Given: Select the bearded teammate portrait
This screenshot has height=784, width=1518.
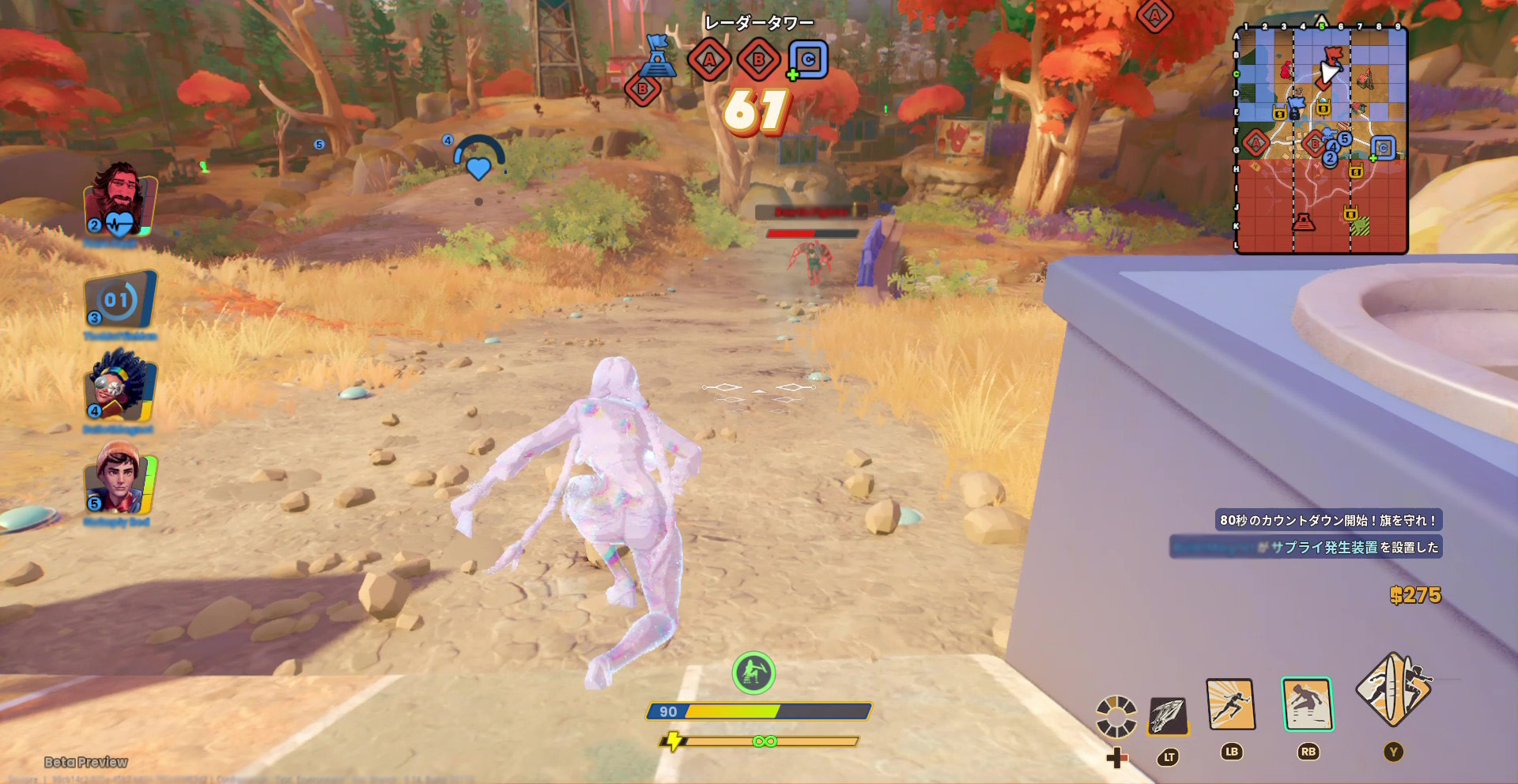Looking at the screenshot, I should pyautogui.click(x=120, y=200).
